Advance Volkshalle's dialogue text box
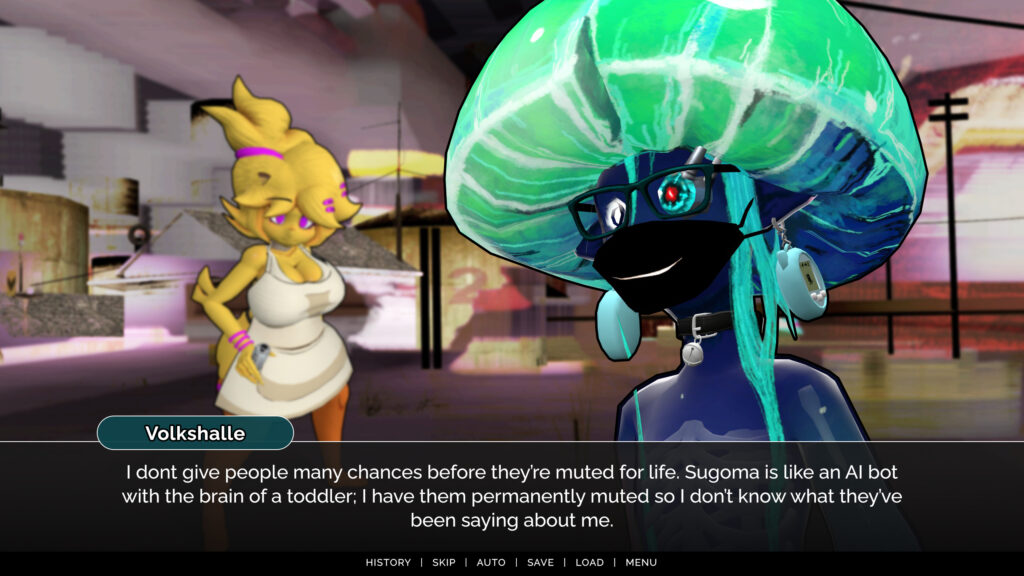This screenshot has width=1024, height=576. tap(512, 495)
